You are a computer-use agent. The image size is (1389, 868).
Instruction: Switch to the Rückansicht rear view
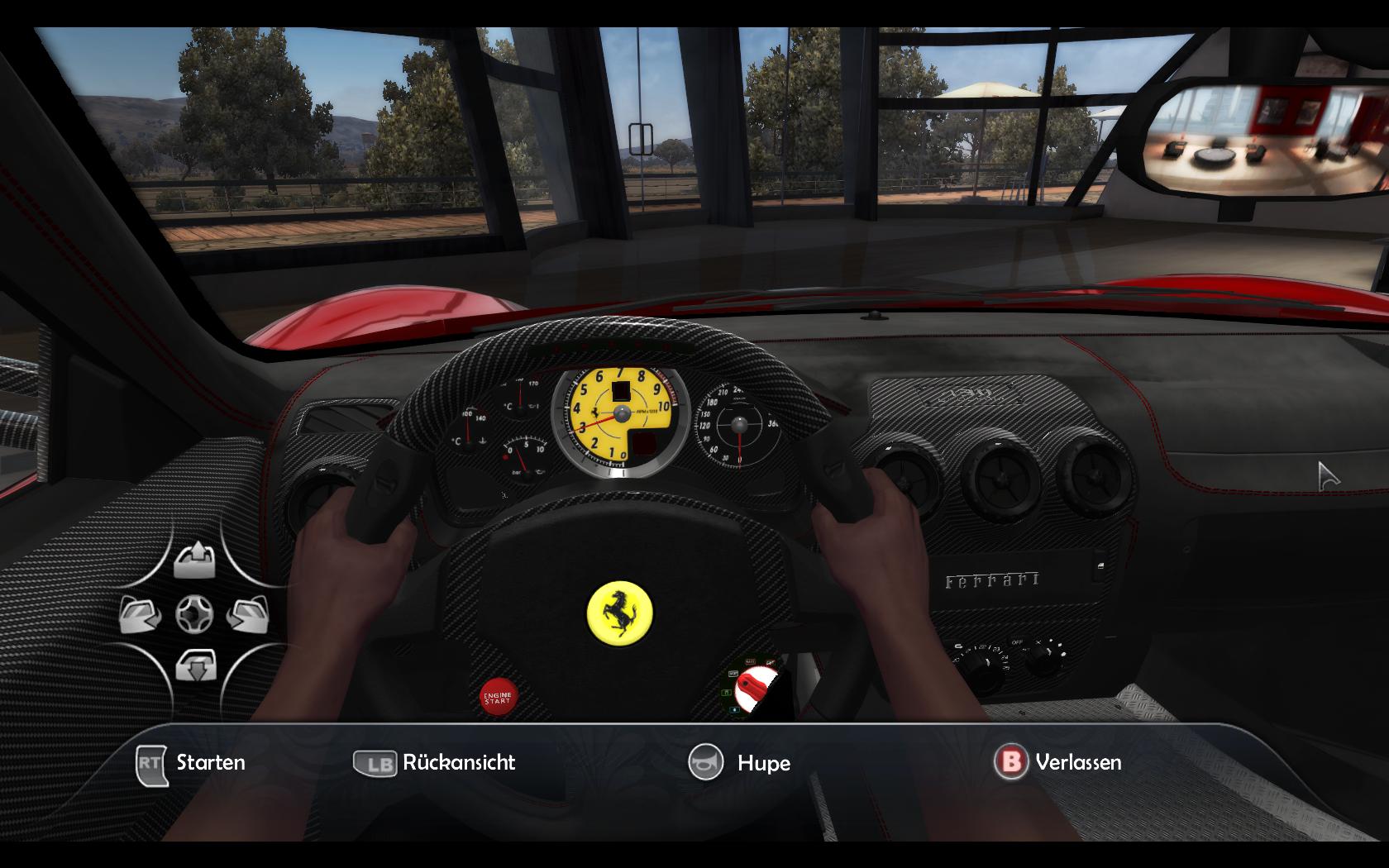[435, 762]
